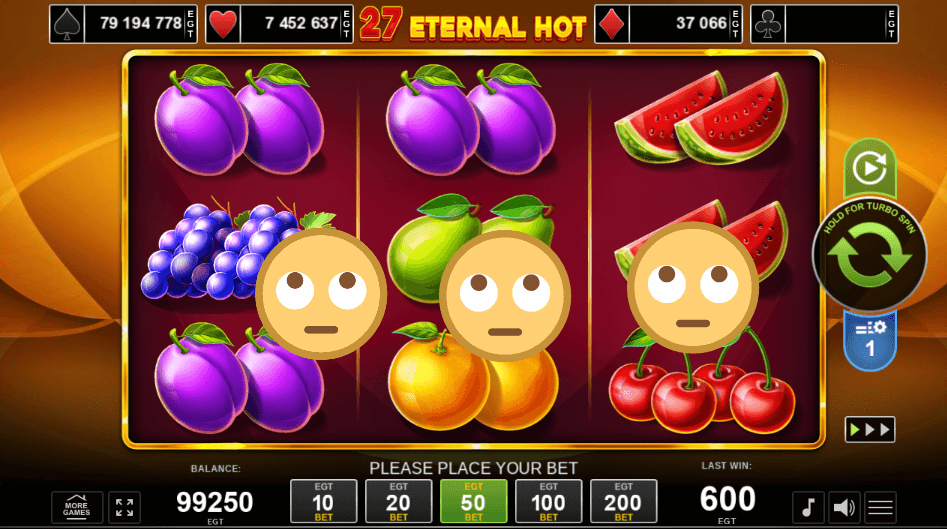
Task: Select the green 50 bet button
Action: point(473,500)
